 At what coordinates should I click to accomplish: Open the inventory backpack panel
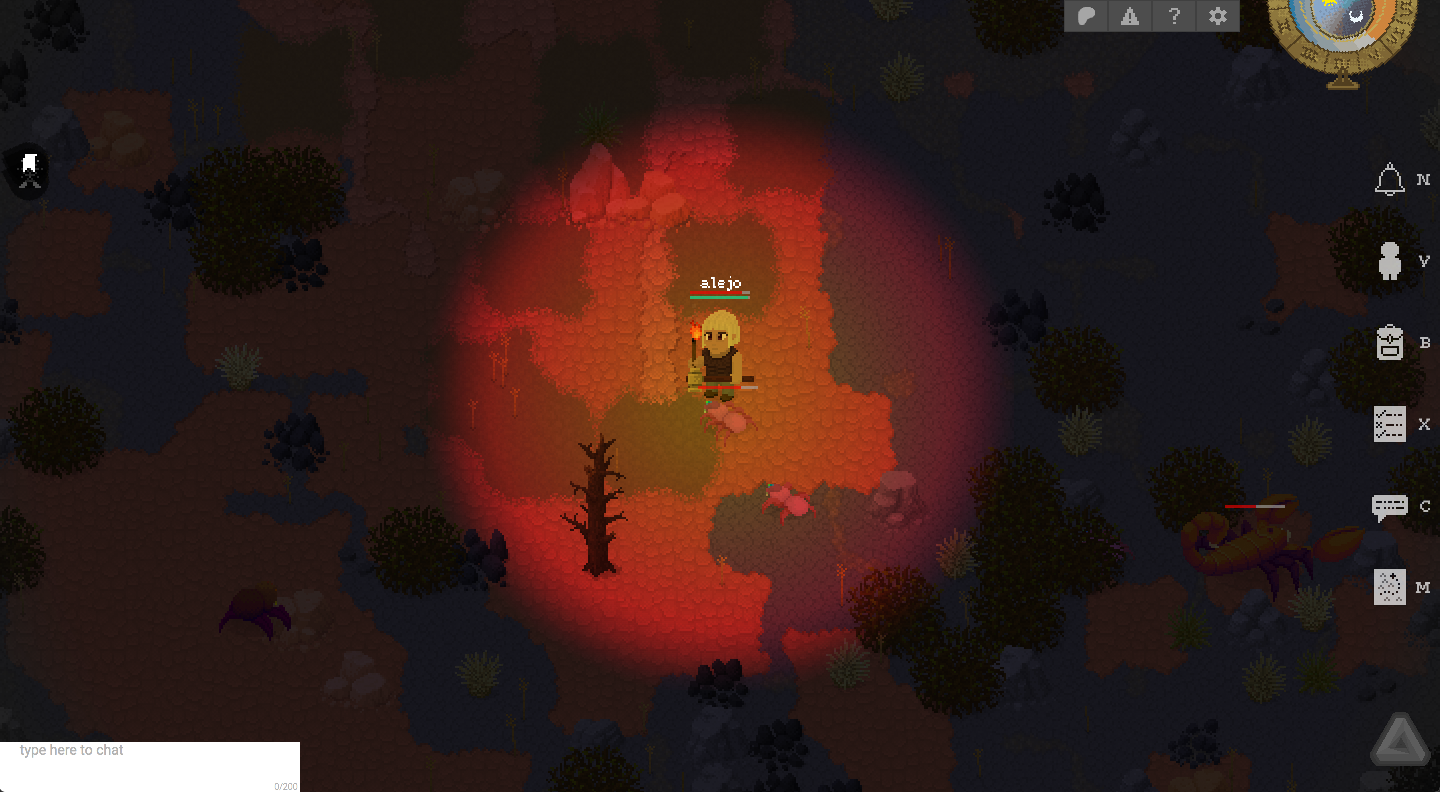pos(1389,342)
